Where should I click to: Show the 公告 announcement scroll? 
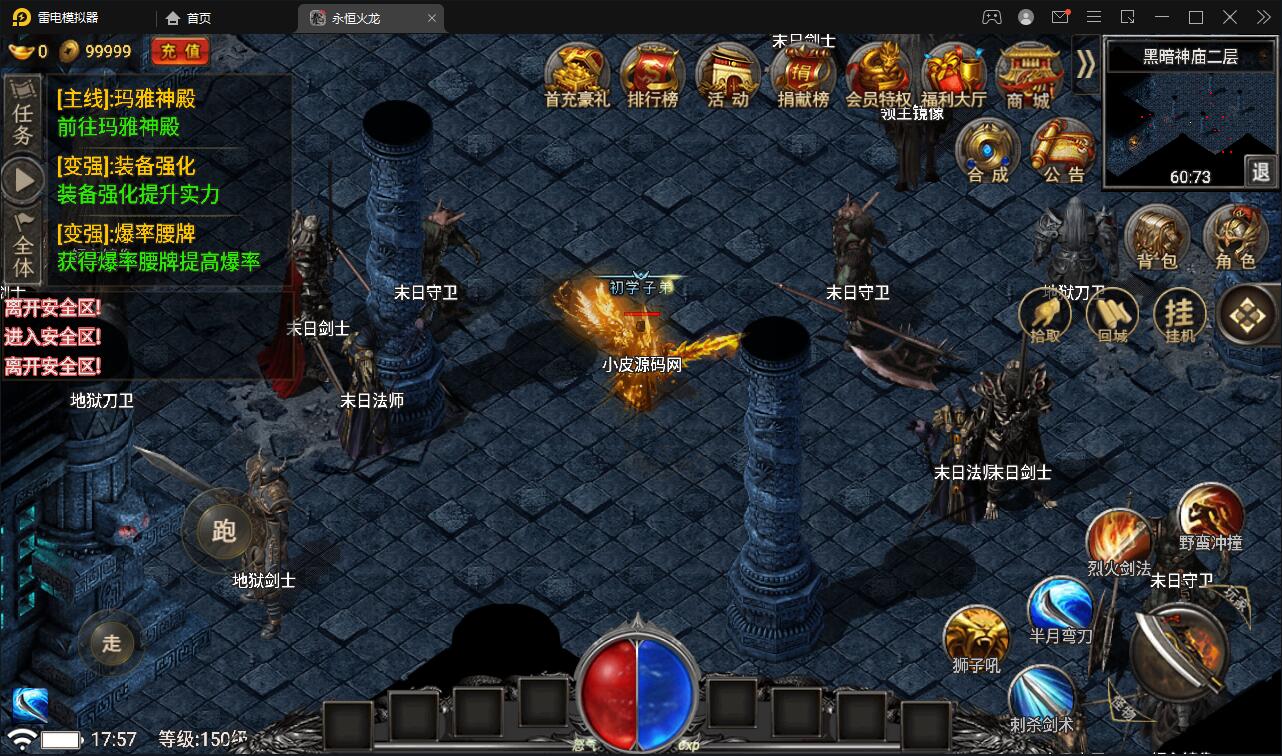point(1063,151)
